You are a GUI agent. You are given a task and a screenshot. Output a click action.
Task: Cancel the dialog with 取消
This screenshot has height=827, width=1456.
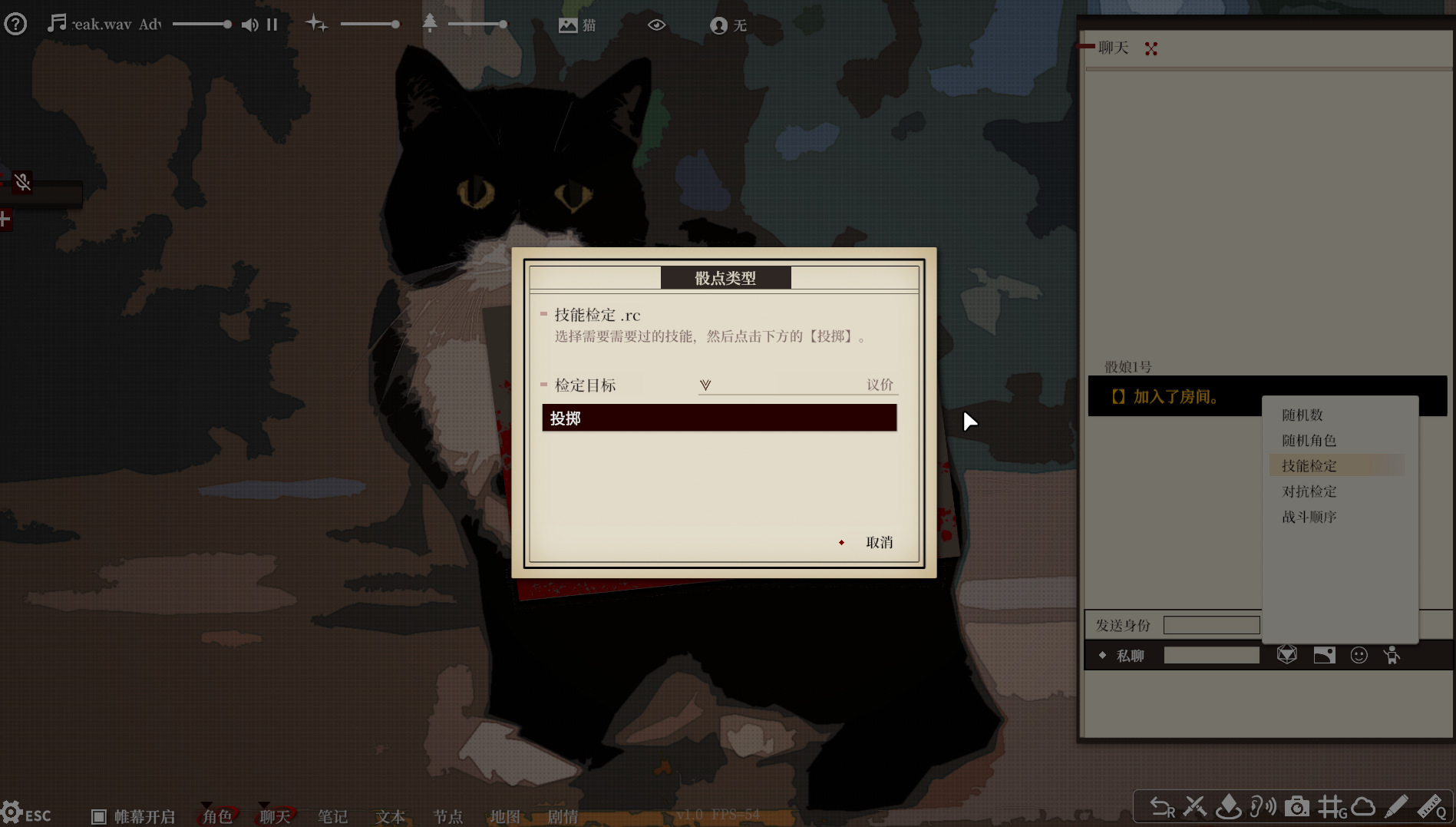pos(877,542)
